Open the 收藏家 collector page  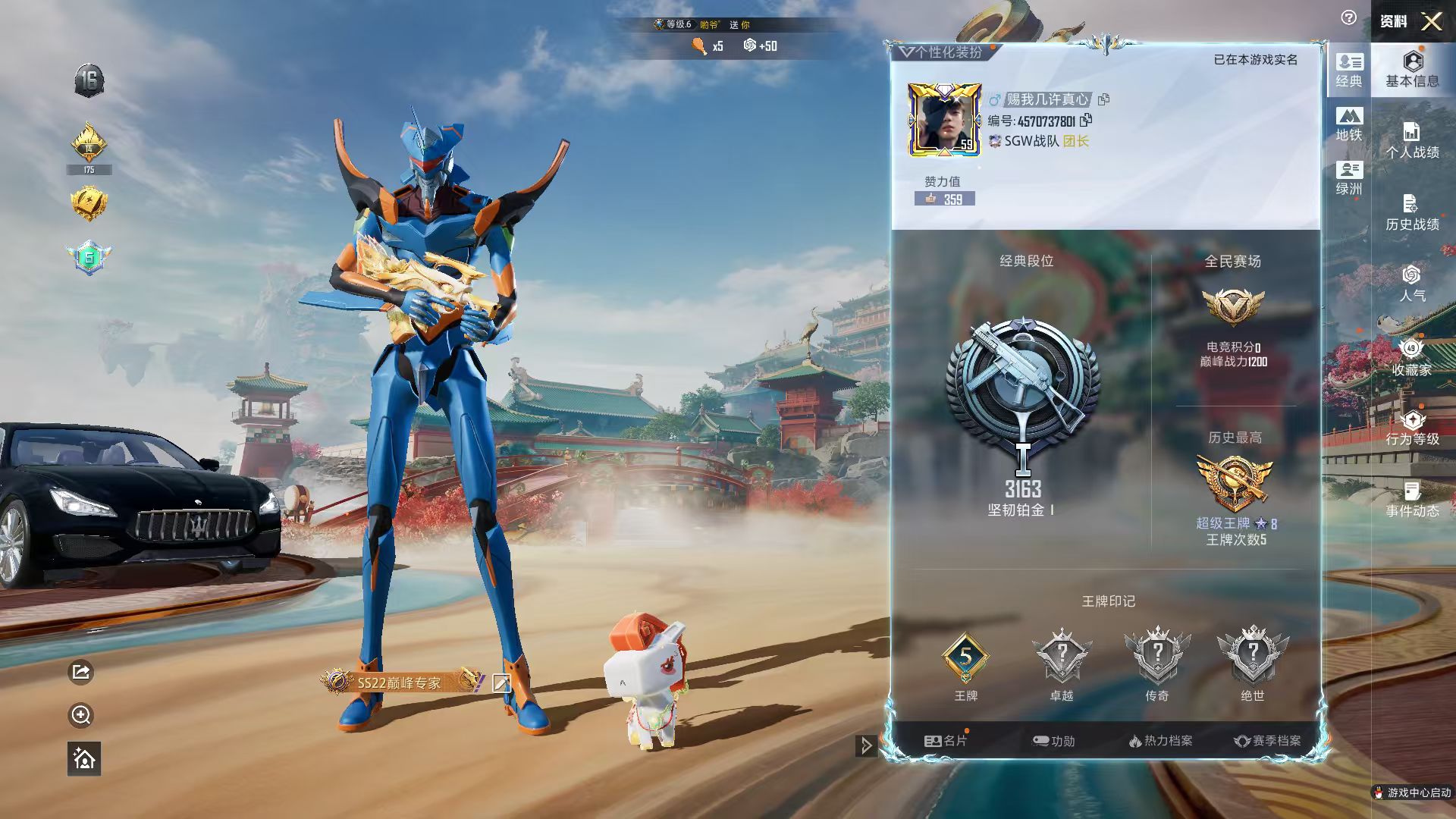point(1412,358)
